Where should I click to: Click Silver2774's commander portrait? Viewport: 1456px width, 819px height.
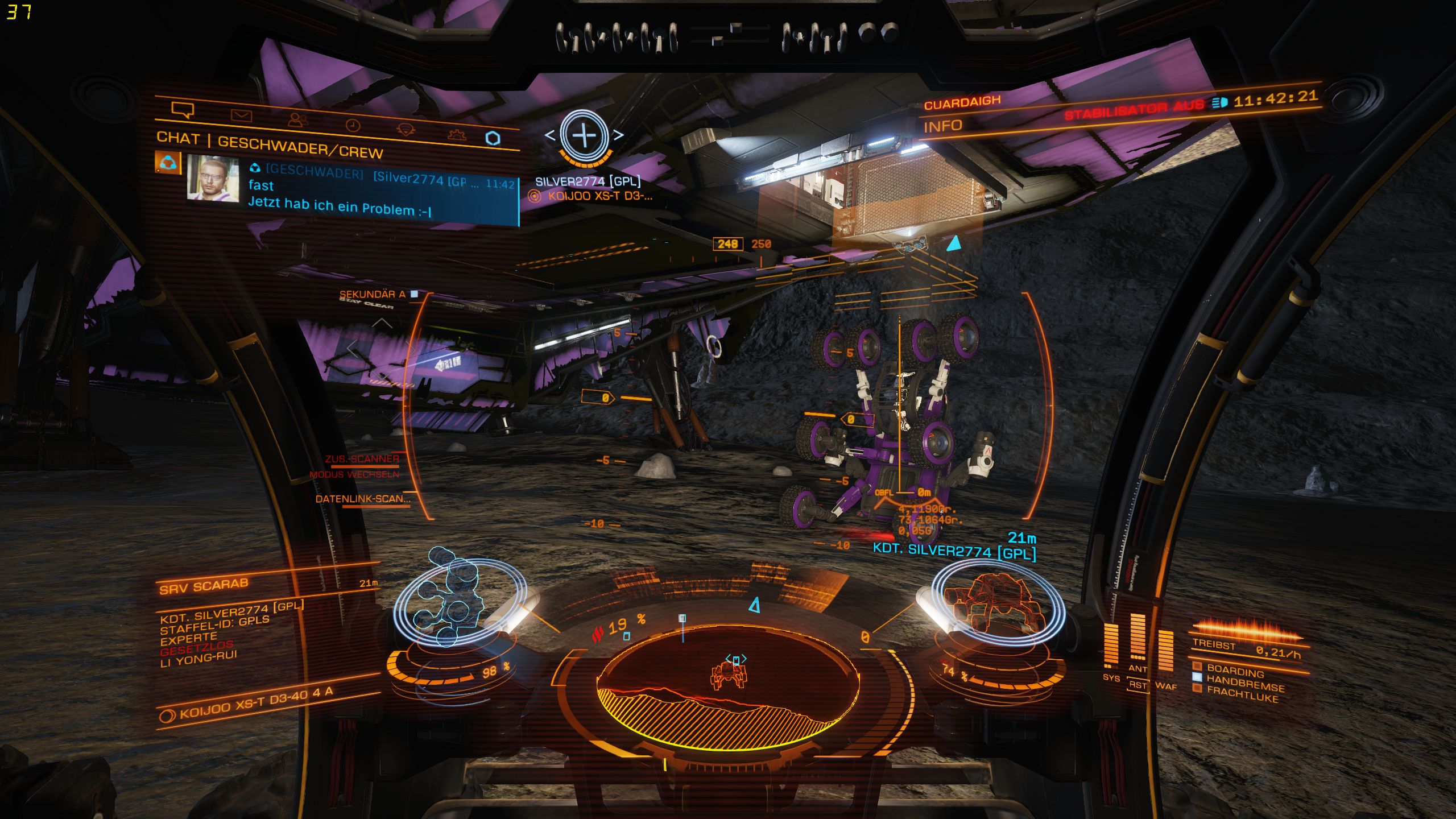[x=212, y=177]
